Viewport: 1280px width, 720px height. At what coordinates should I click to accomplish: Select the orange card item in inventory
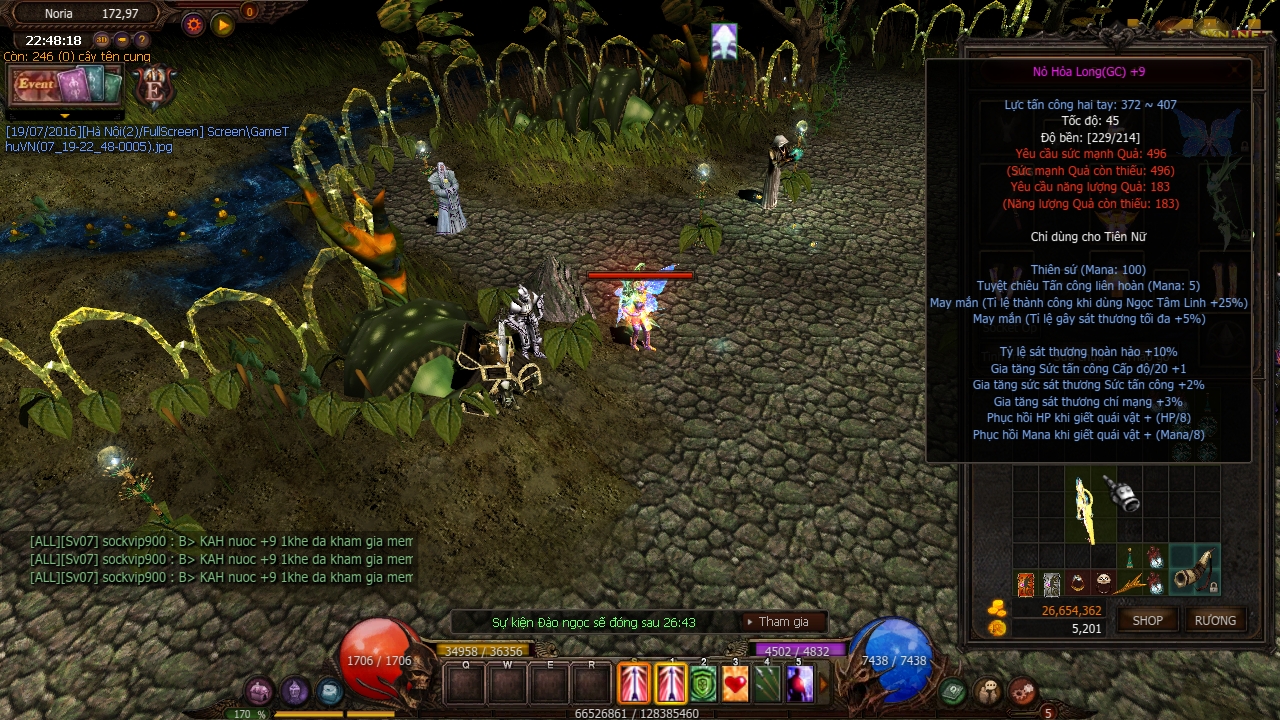1026,584
